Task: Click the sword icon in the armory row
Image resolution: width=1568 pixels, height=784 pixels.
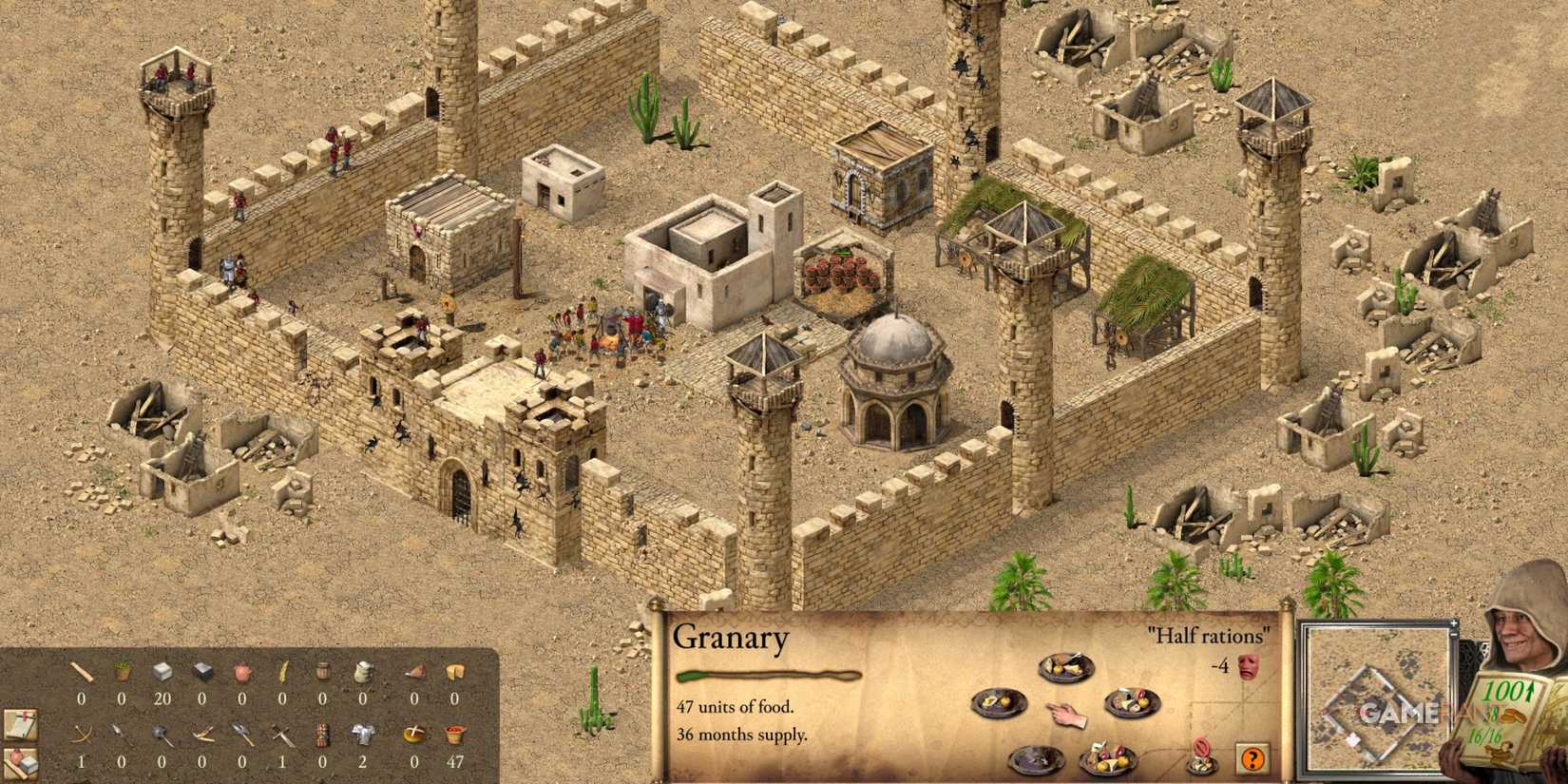Action: 281,733
